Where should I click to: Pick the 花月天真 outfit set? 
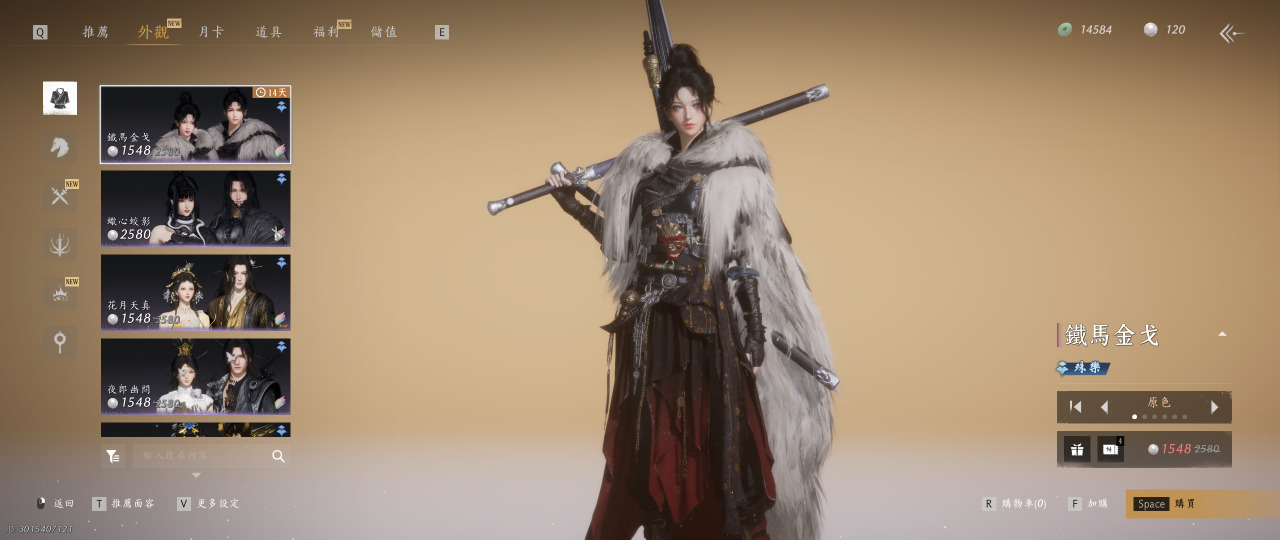(x=195, y=292)
